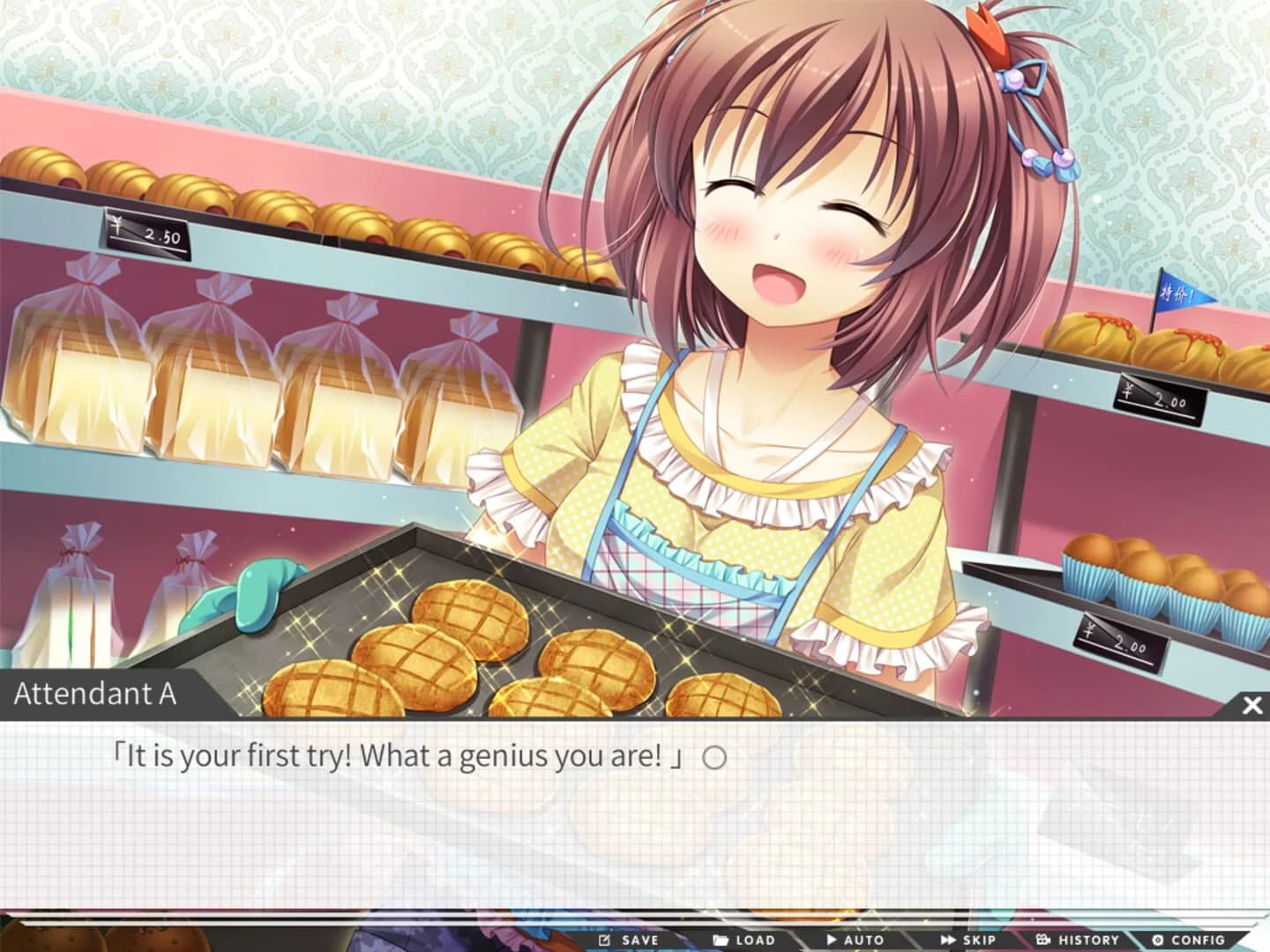
Task: Click the X icon above the textbox
Action: coord(1251,703)
